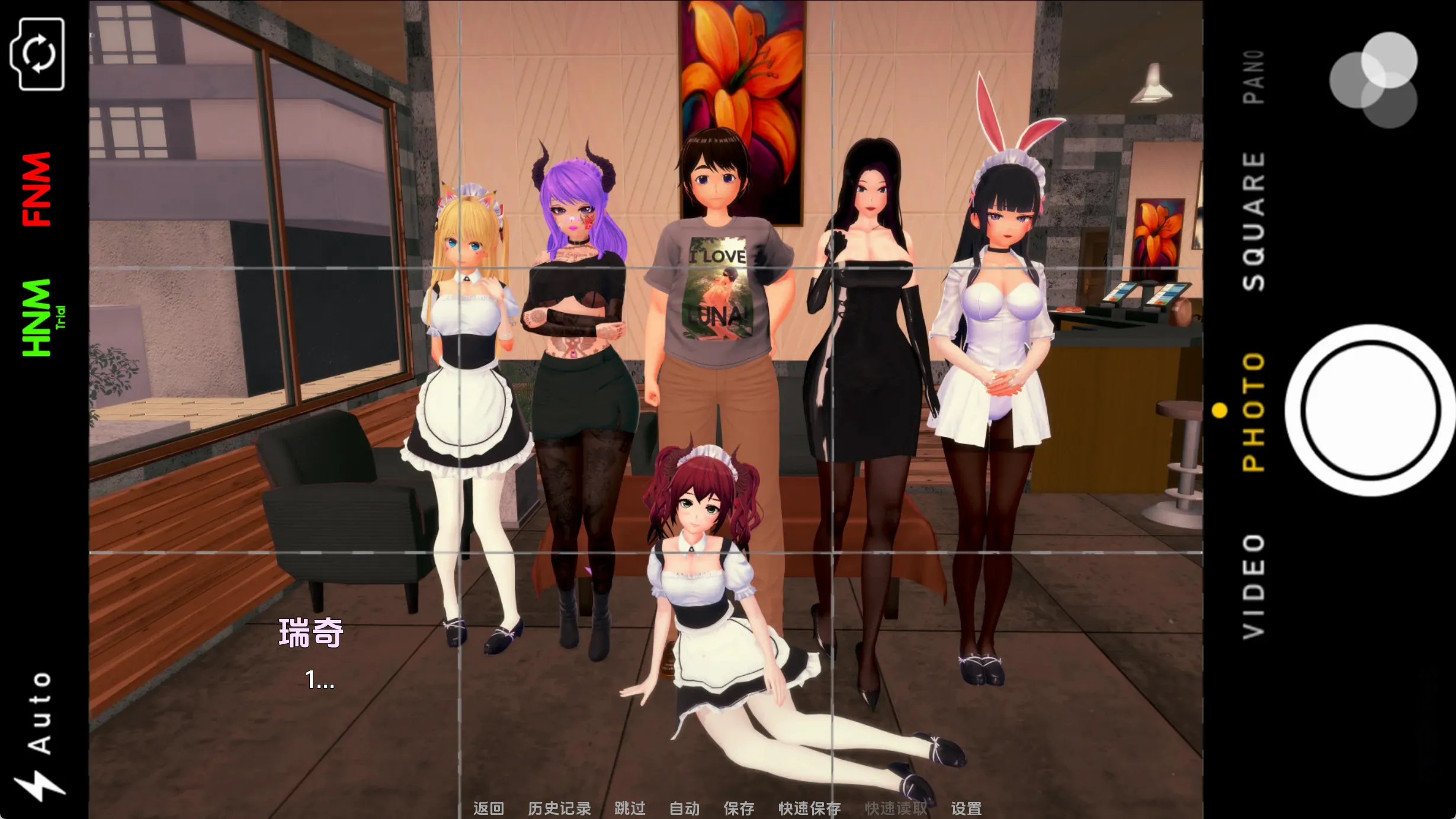Open the 保存 save menu
The height and width of the screenshot is (819, 1456).
pyautogui.click(x=739, y=808)
